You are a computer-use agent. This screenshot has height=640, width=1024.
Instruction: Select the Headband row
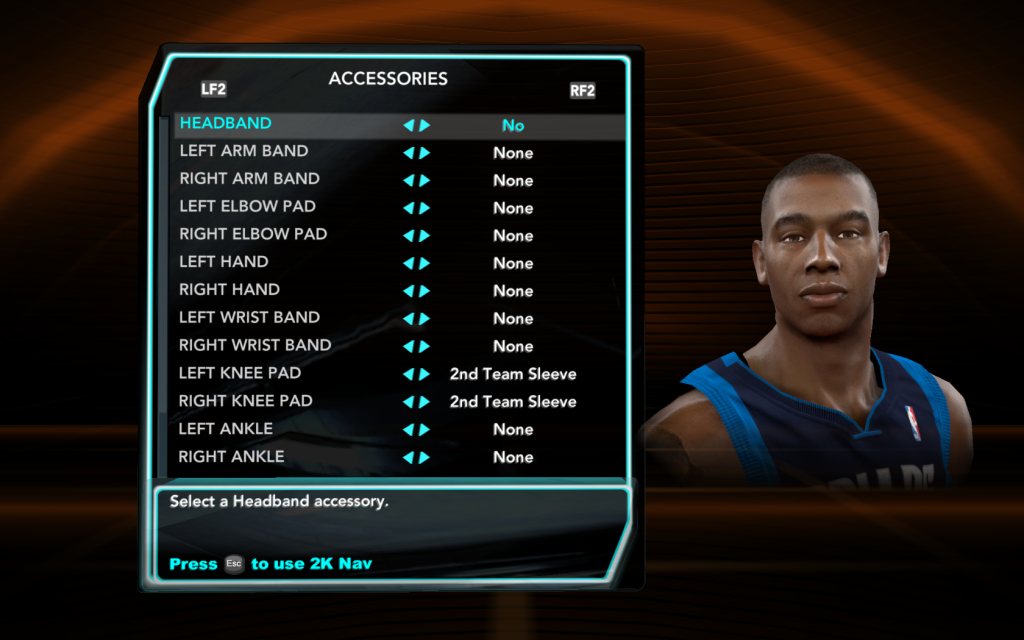pyautogui.click(x=226, y=124)
